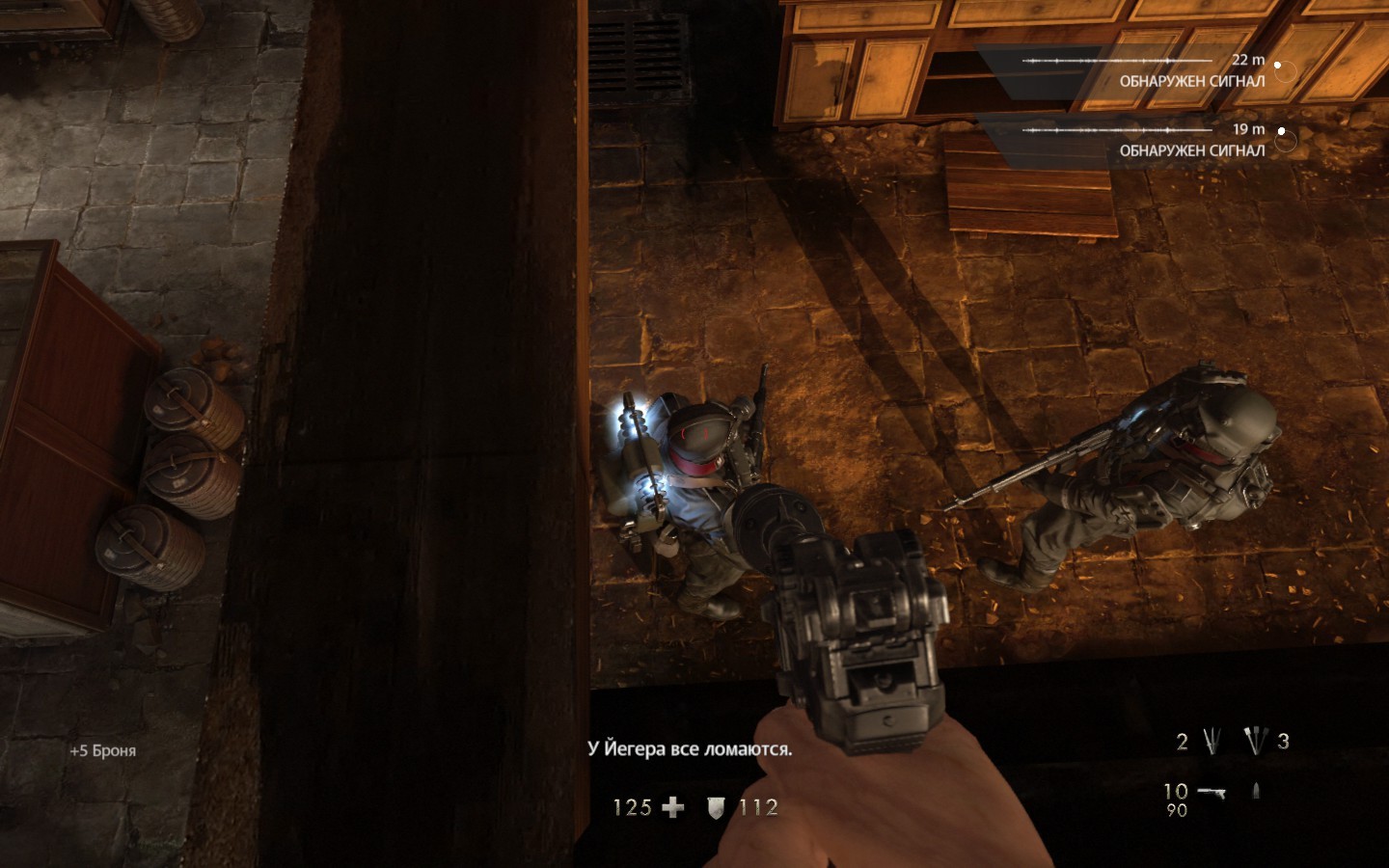The image size is (1389, 868).
Task: Click the pistol weapon icon
Action: pyautogui.click(x=1212, y=792)
